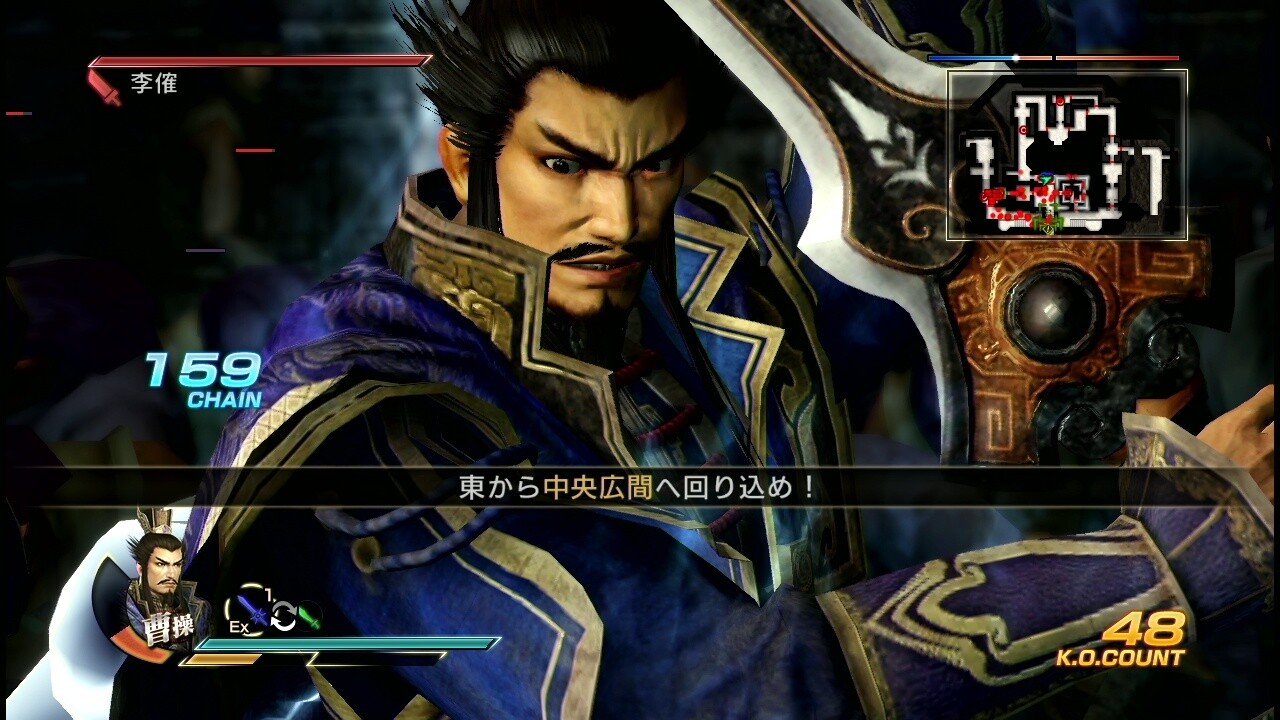Click the Ex label under the sword icon

238,626
